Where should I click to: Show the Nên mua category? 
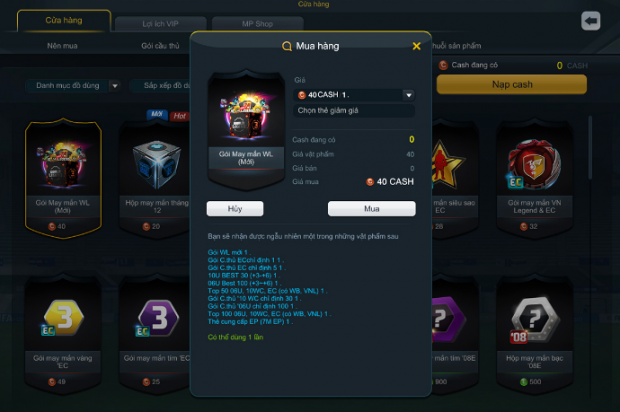tap(64, 46)
